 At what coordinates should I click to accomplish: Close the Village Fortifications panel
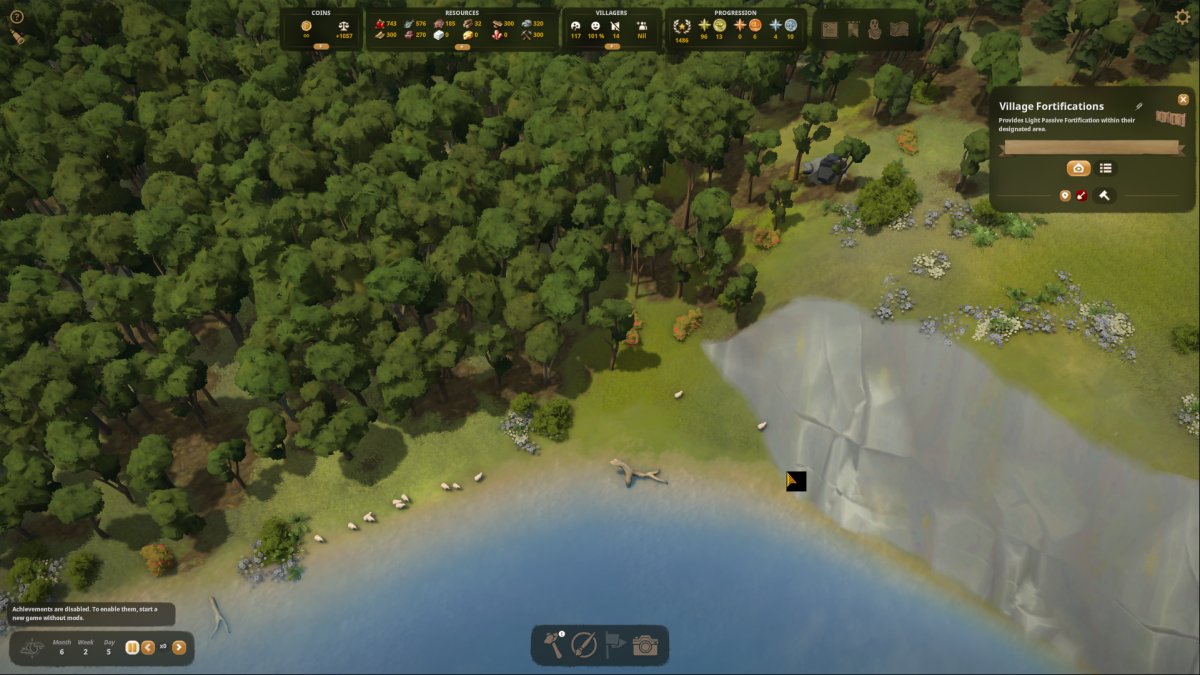tap(1183, 99)
